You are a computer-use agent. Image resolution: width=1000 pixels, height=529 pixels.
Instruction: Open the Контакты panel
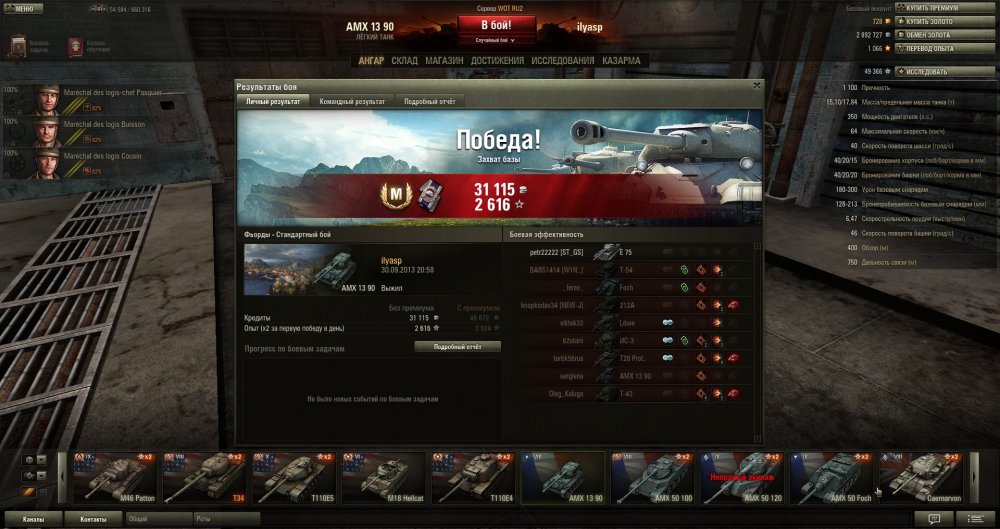(94, 520)
